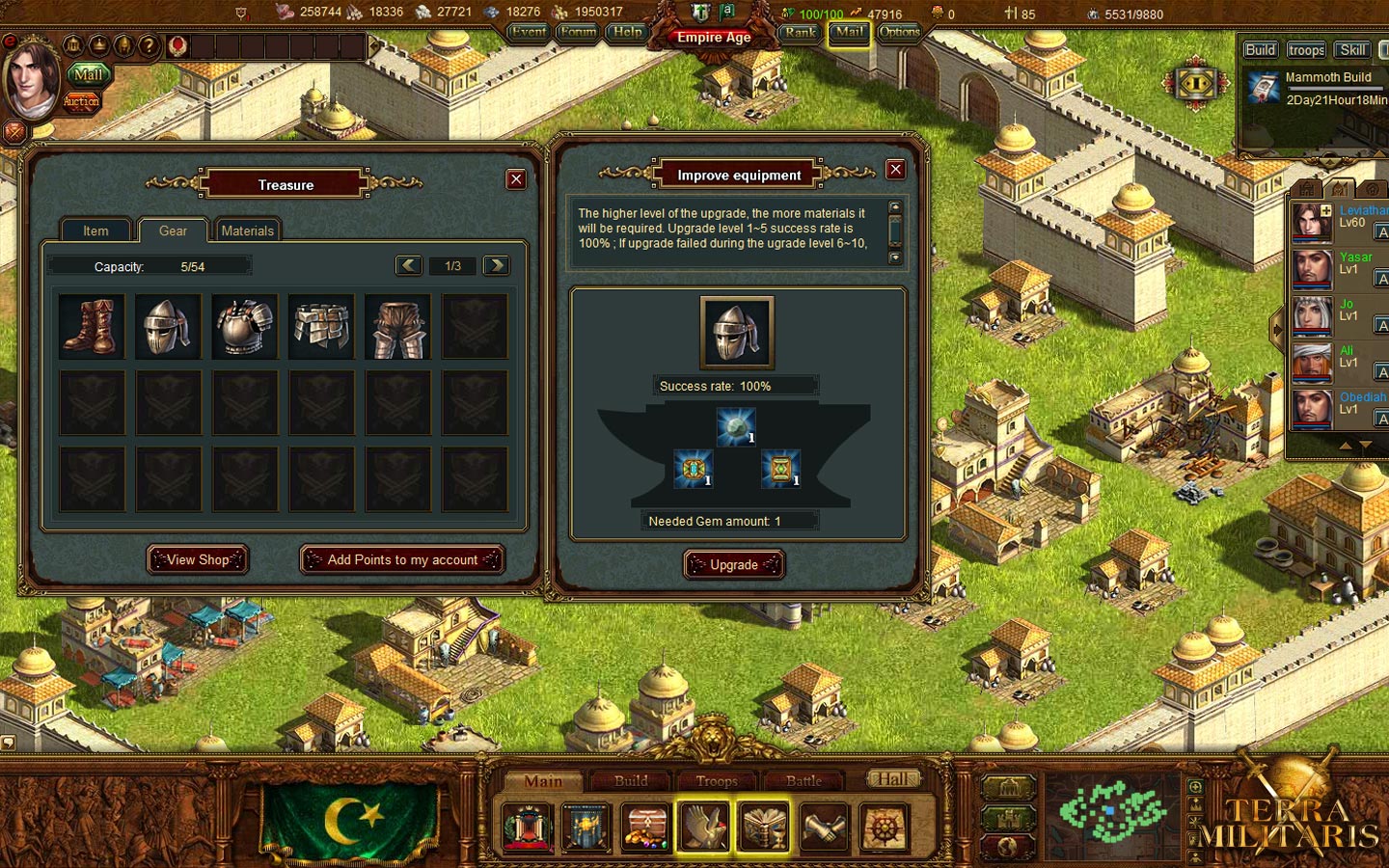Open the Options menu
This screenshot has height=868, width=1389.
pyautogui.click(x=899, y=32)
